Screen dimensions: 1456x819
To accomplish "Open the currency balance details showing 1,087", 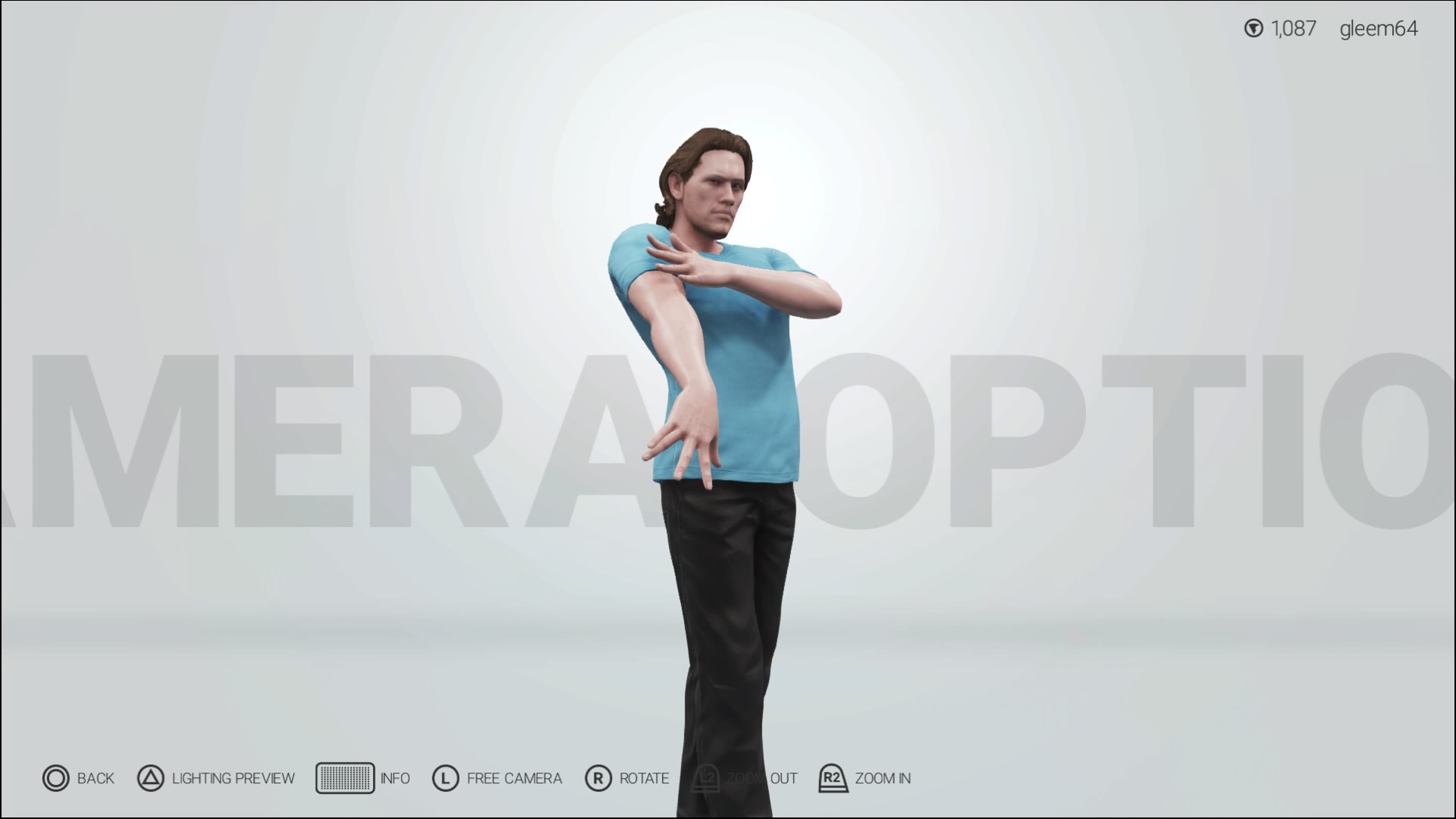I will click(x=1292, y=29).
